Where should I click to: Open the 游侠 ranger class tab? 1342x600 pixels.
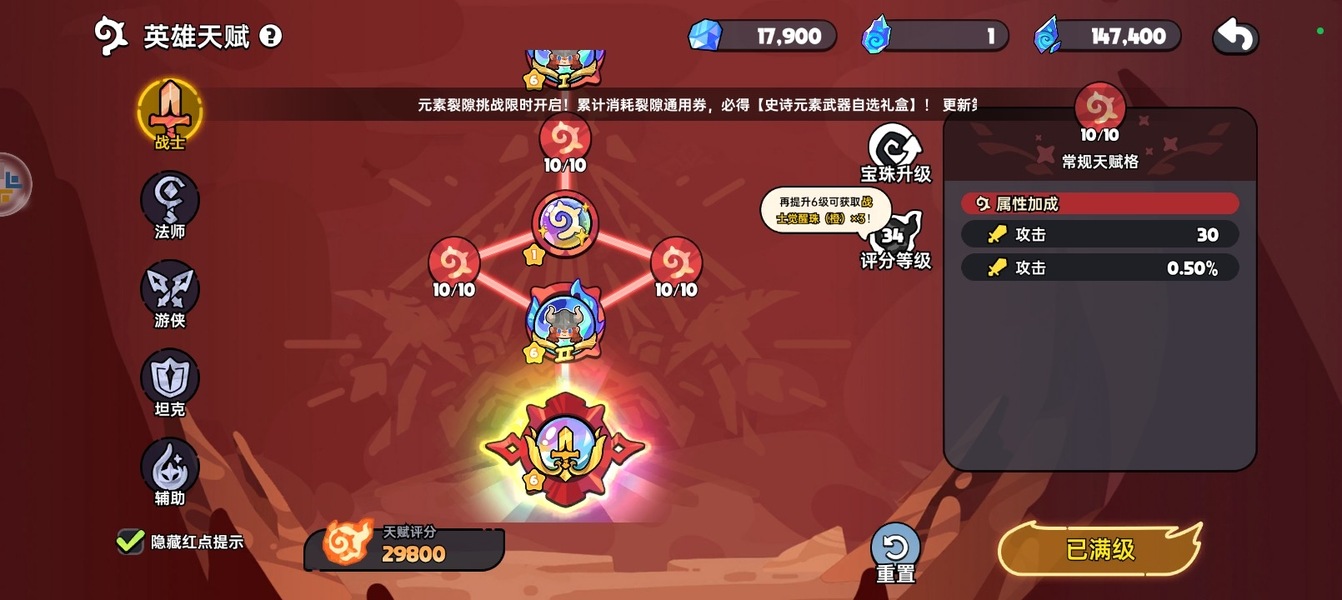coord(169,291)
